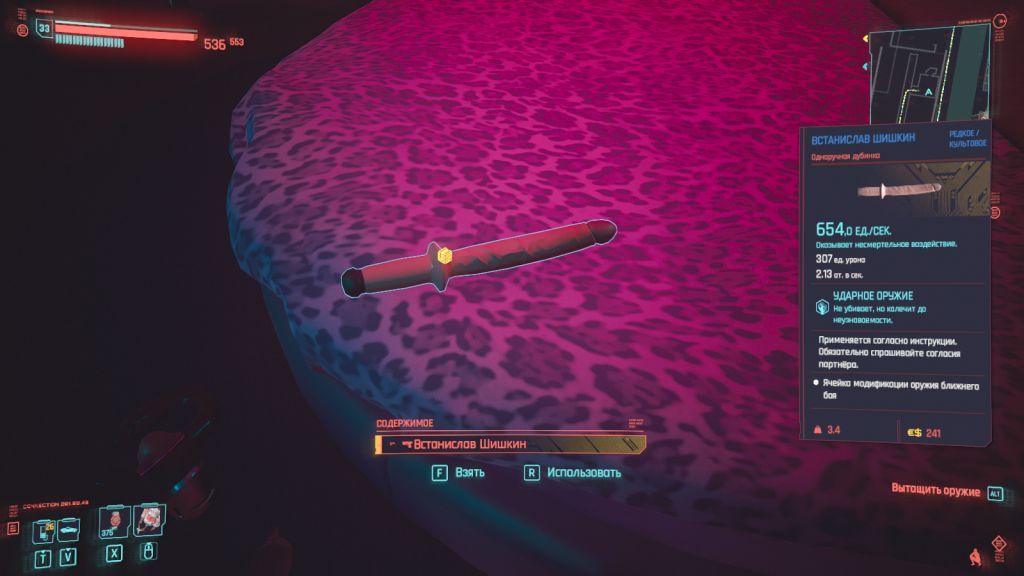Screen dimensions: 1024x576
Task: Use the consumable slot showing 375
Action: [114, 522]
